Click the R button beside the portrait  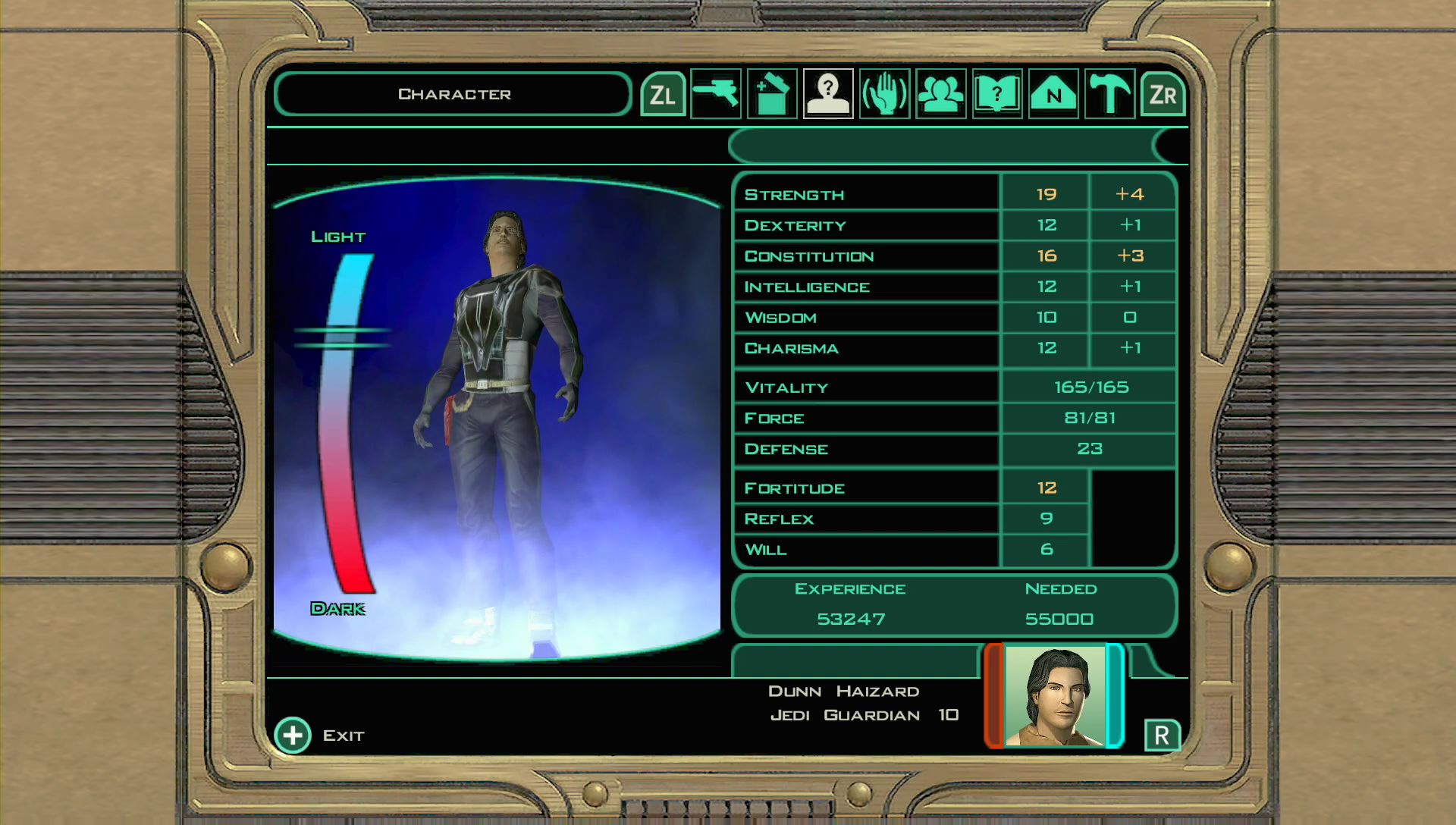click(1163, 734)
